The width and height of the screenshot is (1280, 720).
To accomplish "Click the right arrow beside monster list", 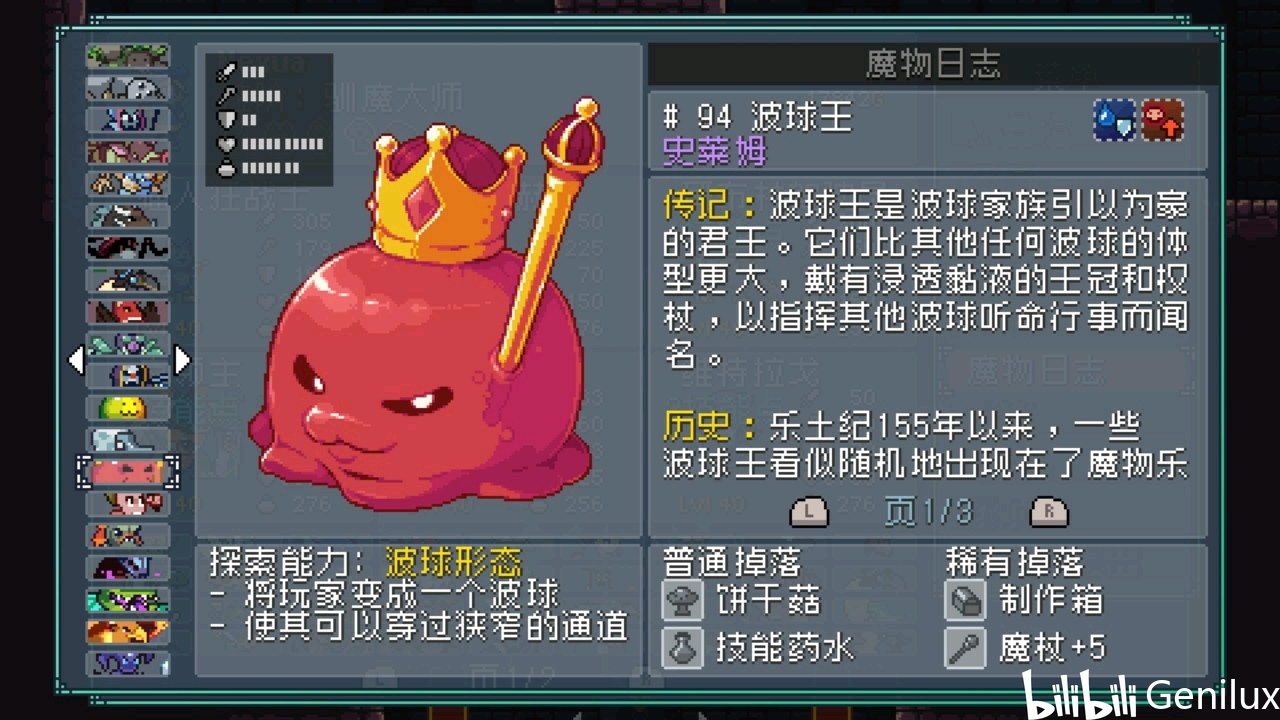I will click(x=182, y=359).
